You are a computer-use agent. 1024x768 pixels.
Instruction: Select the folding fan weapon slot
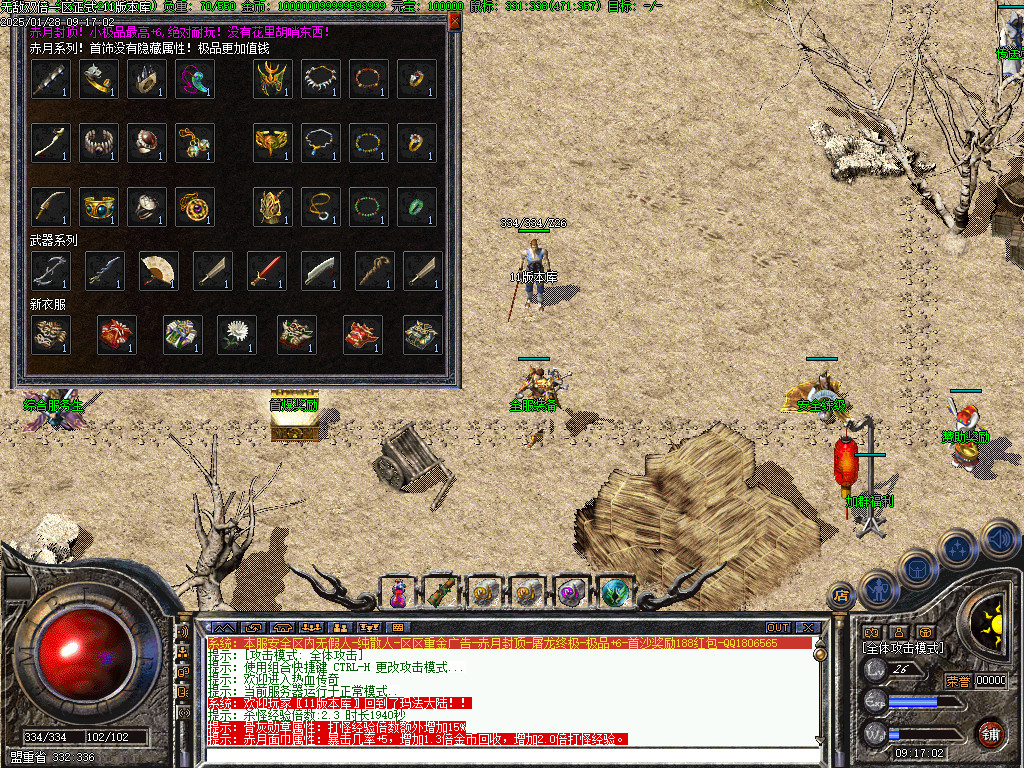click(x=158, y=270)
